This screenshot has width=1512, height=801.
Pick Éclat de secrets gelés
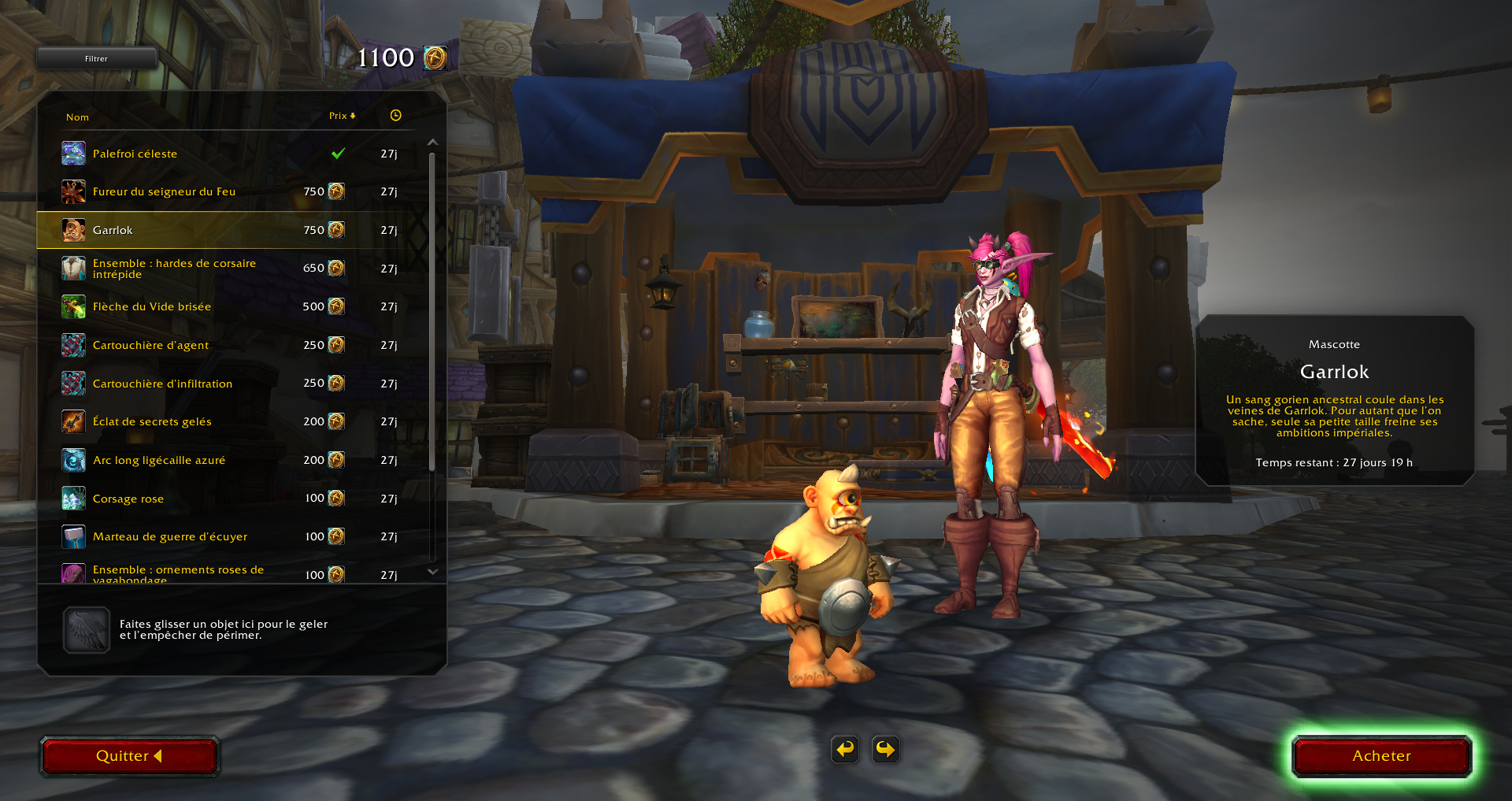point(152,421)
